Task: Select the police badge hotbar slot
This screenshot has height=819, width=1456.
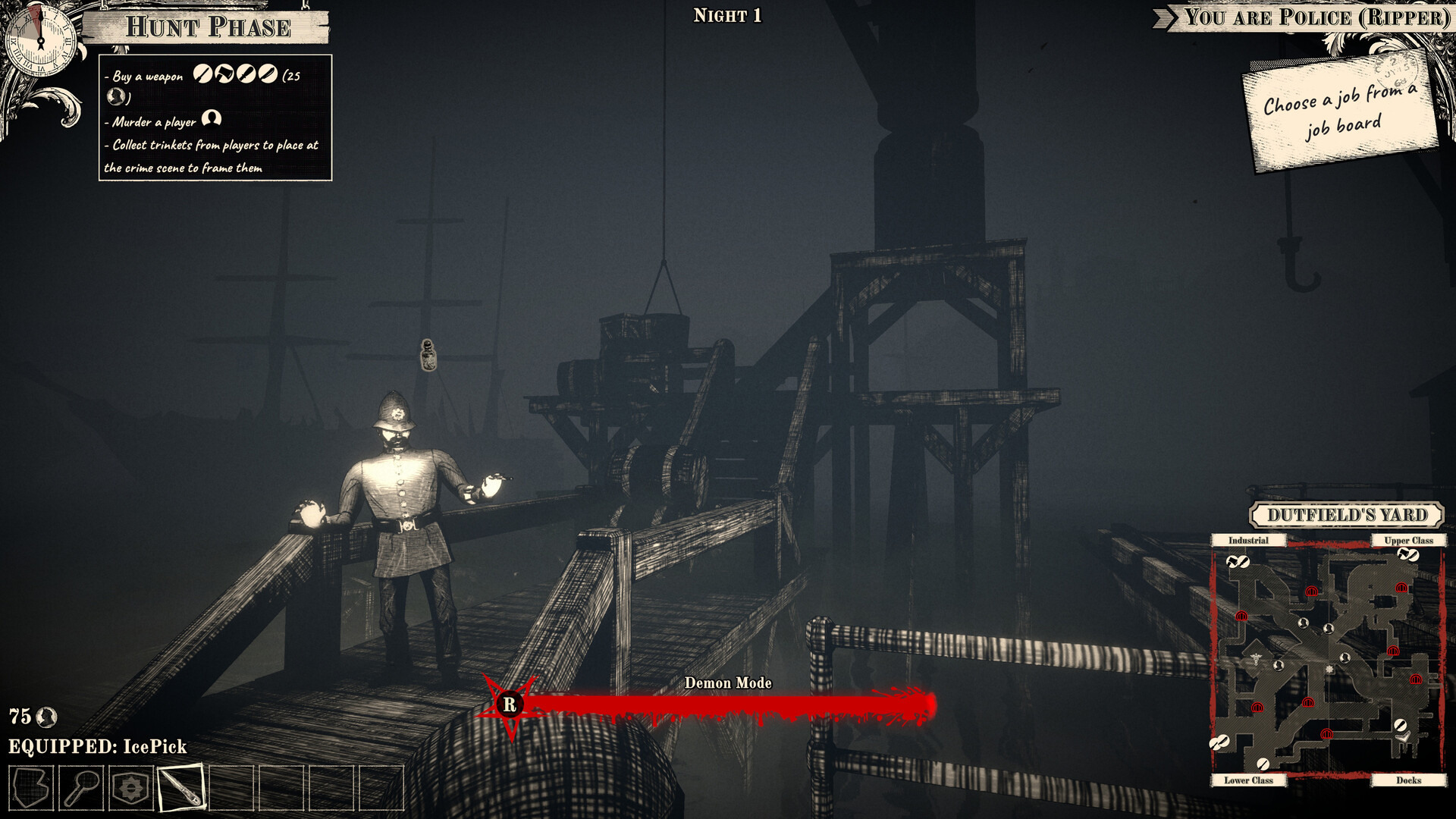Action: click(131, 788)
